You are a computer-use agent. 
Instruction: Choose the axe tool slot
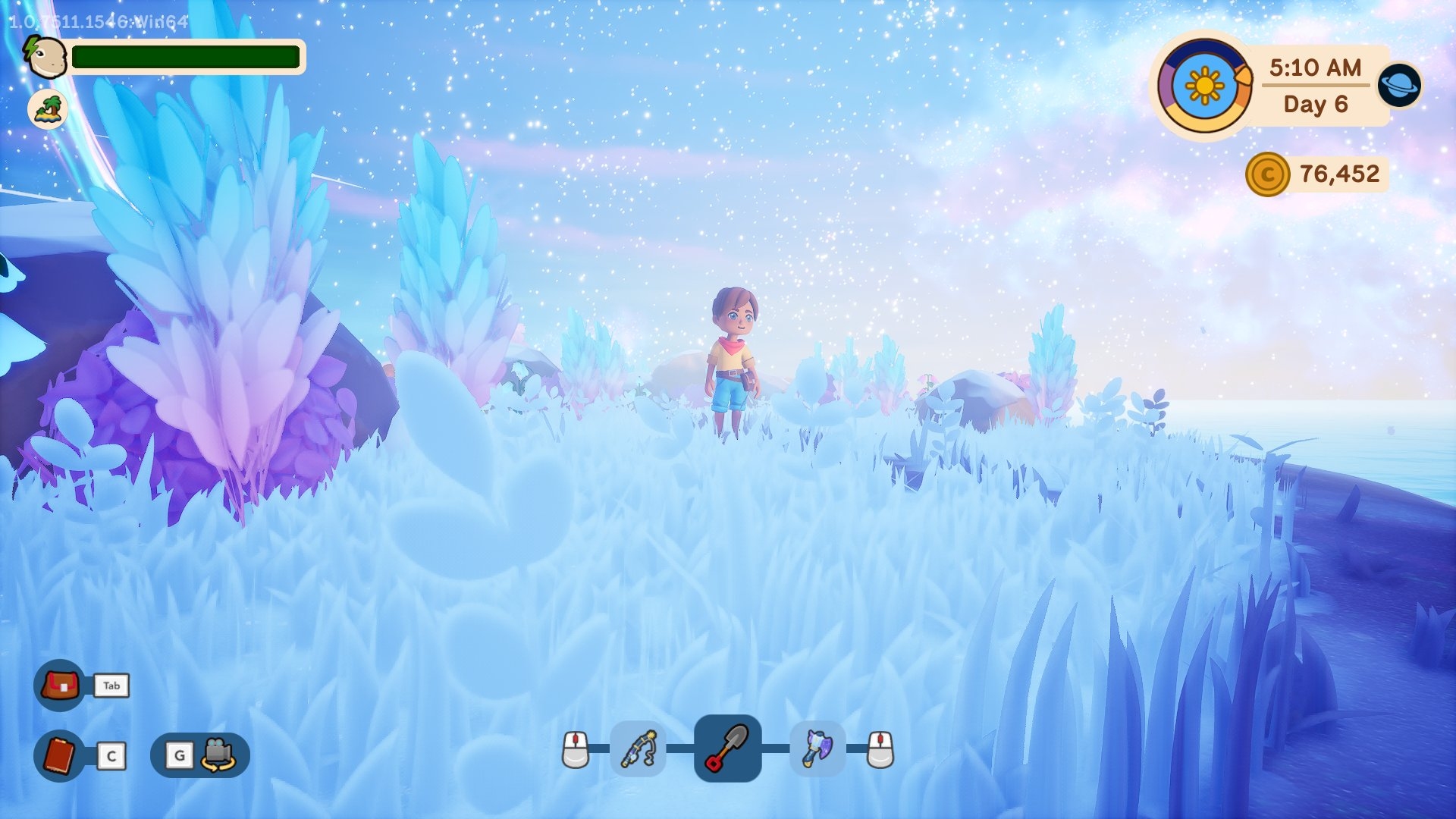[817, 749]
